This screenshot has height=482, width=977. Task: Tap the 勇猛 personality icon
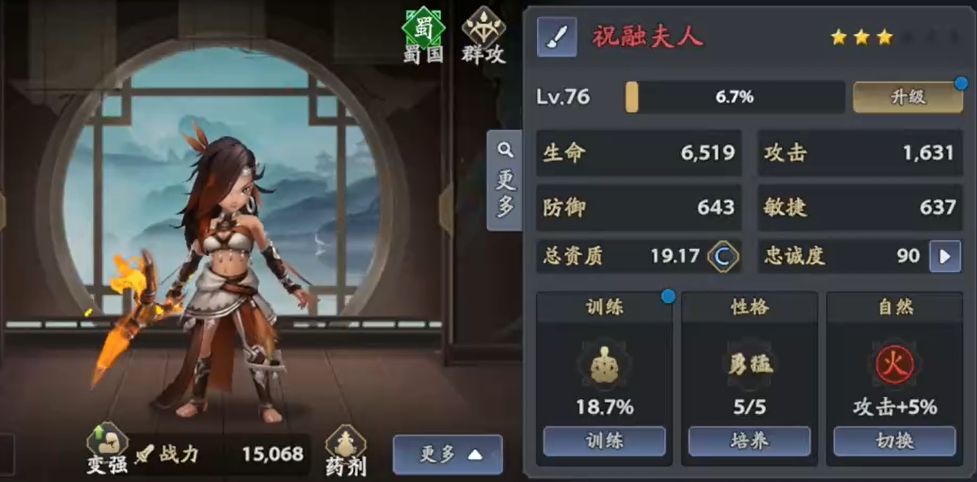coord(749,365)
